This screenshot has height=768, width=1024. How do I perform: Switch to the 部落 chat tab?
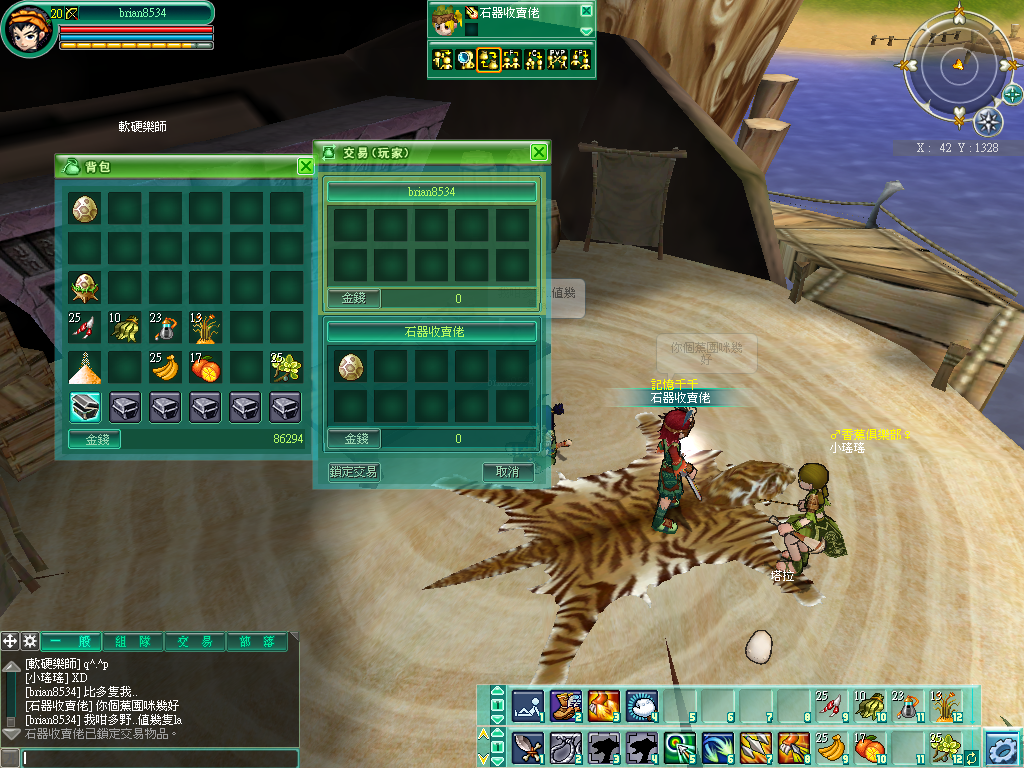[x=257, y=642]
